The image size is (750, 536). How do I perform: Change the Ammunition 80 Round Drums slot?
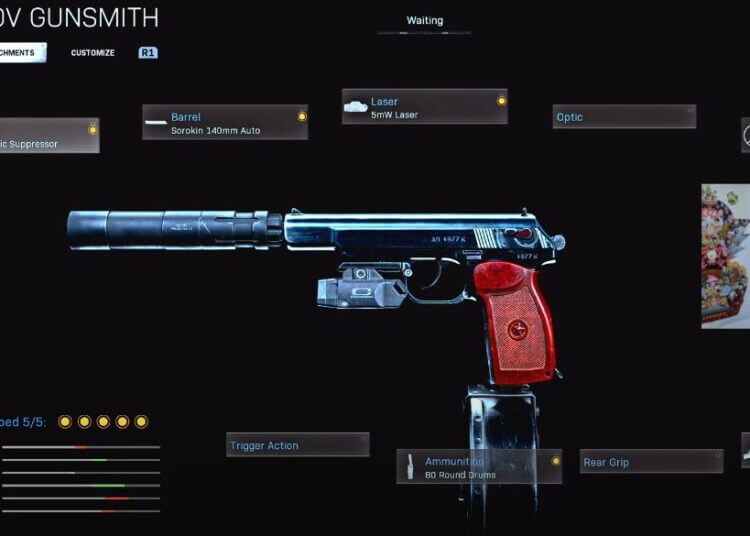coord(479,467)
